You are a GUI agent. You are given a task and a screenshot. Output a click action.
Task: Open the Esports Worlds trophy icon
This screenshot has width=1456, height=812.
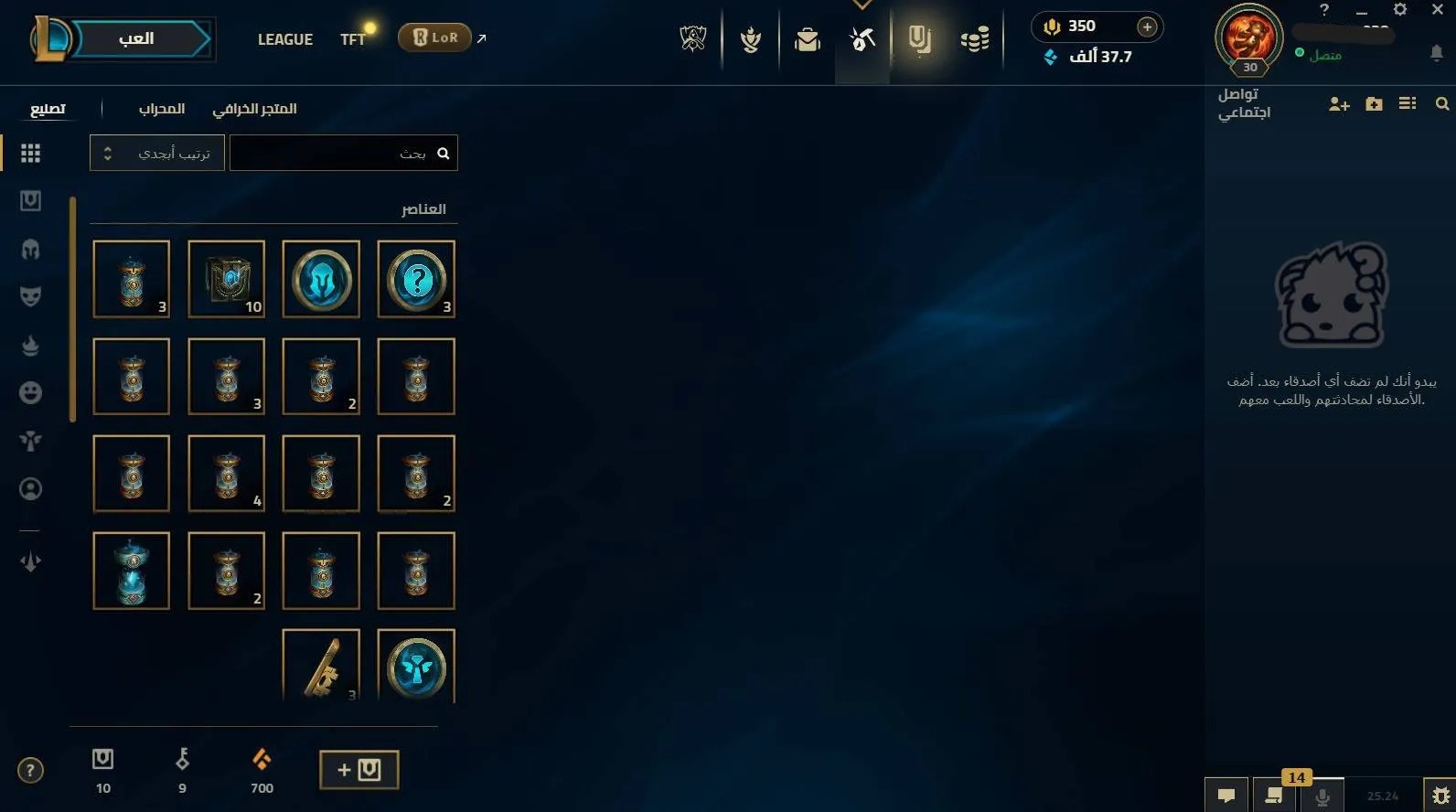692,38
